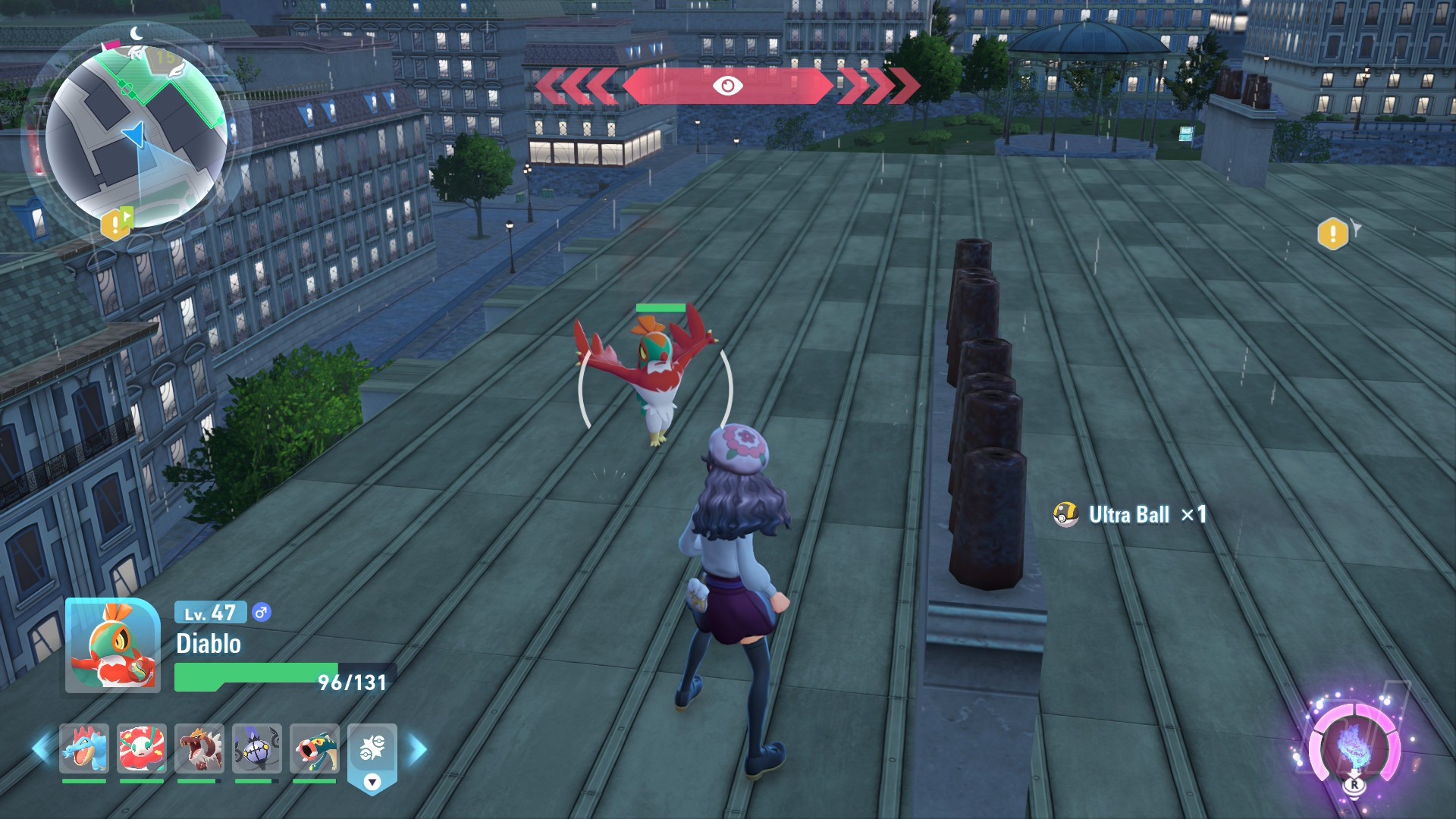Select the Ultra Ball item

coord(1129,515)
